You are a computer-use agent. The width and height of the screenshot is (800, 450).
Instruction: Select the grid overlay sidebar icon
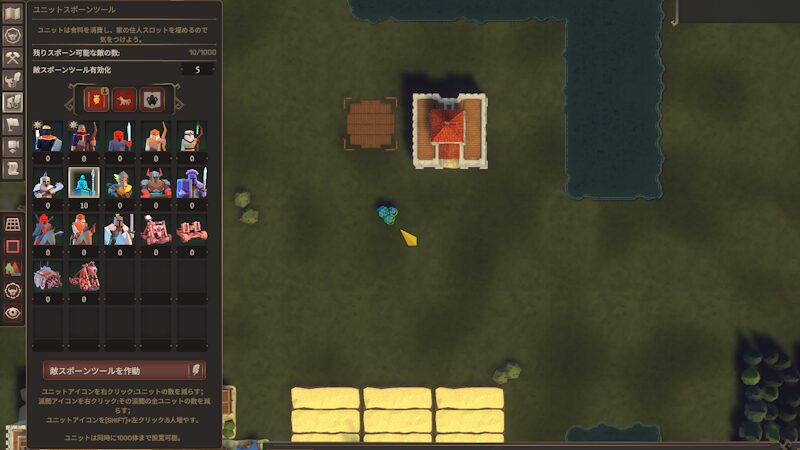coord(13,224)
